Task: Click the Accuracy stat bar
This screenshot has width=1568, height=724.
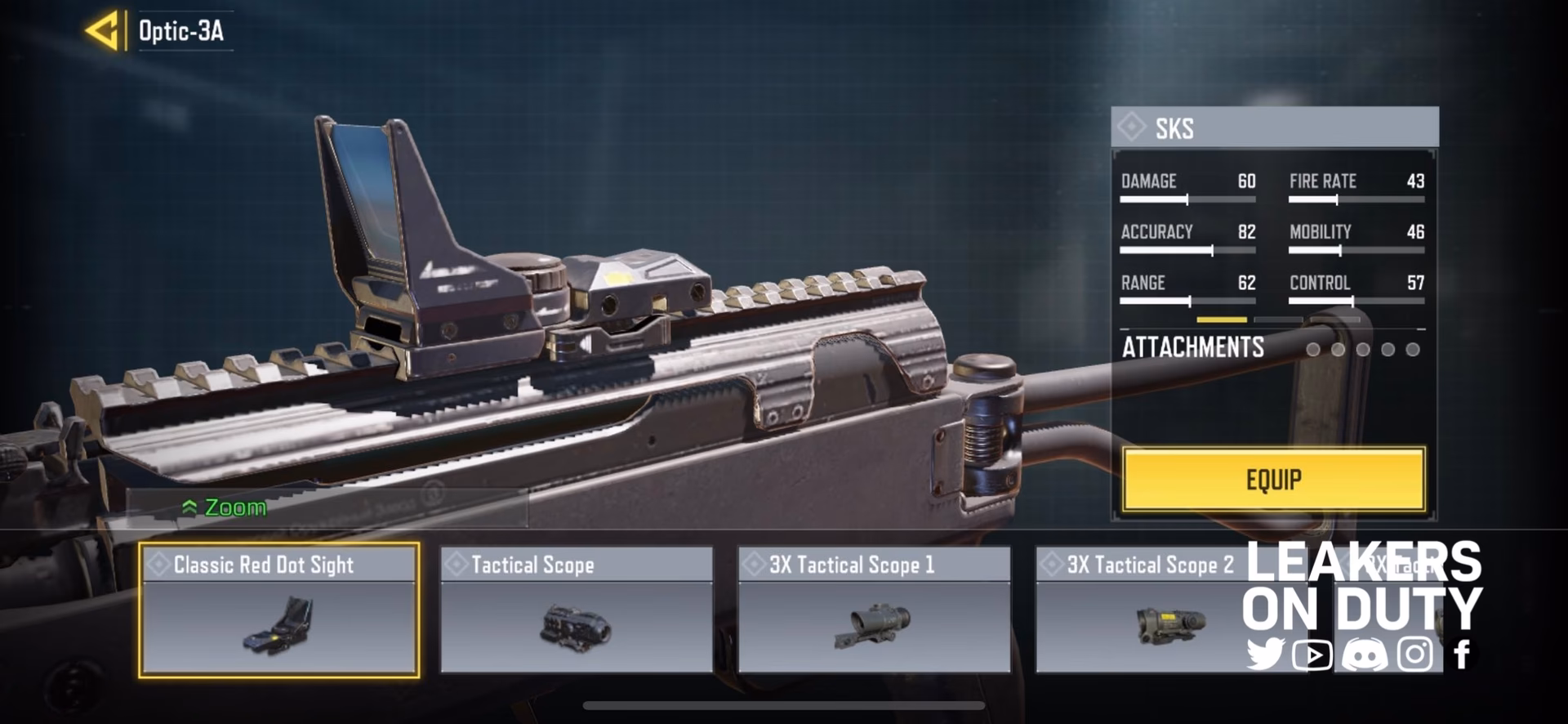Action: [x=1188, y=251]
